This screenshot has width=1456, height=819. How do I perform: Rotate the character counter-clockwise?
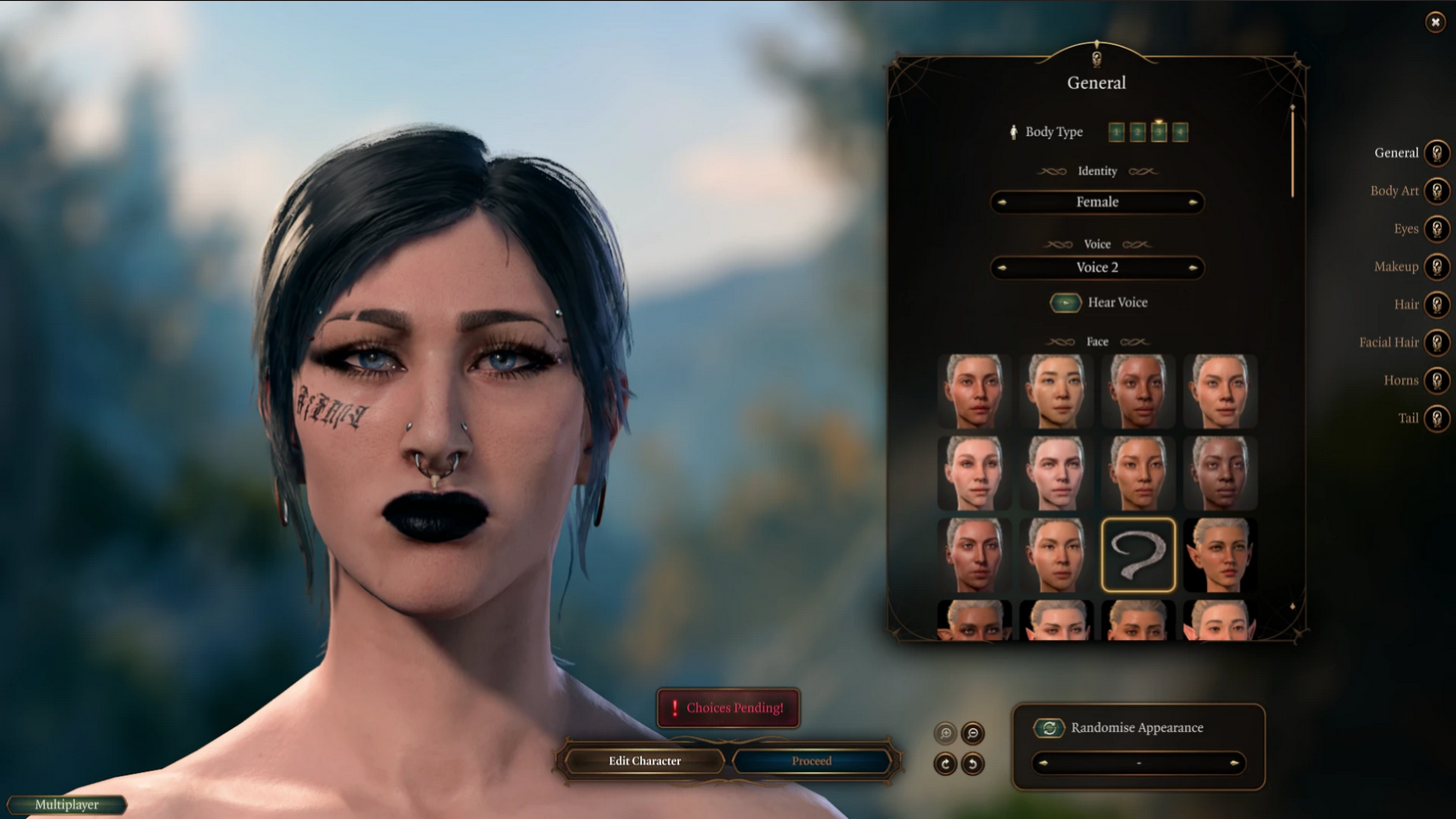[x=972, y=763]
